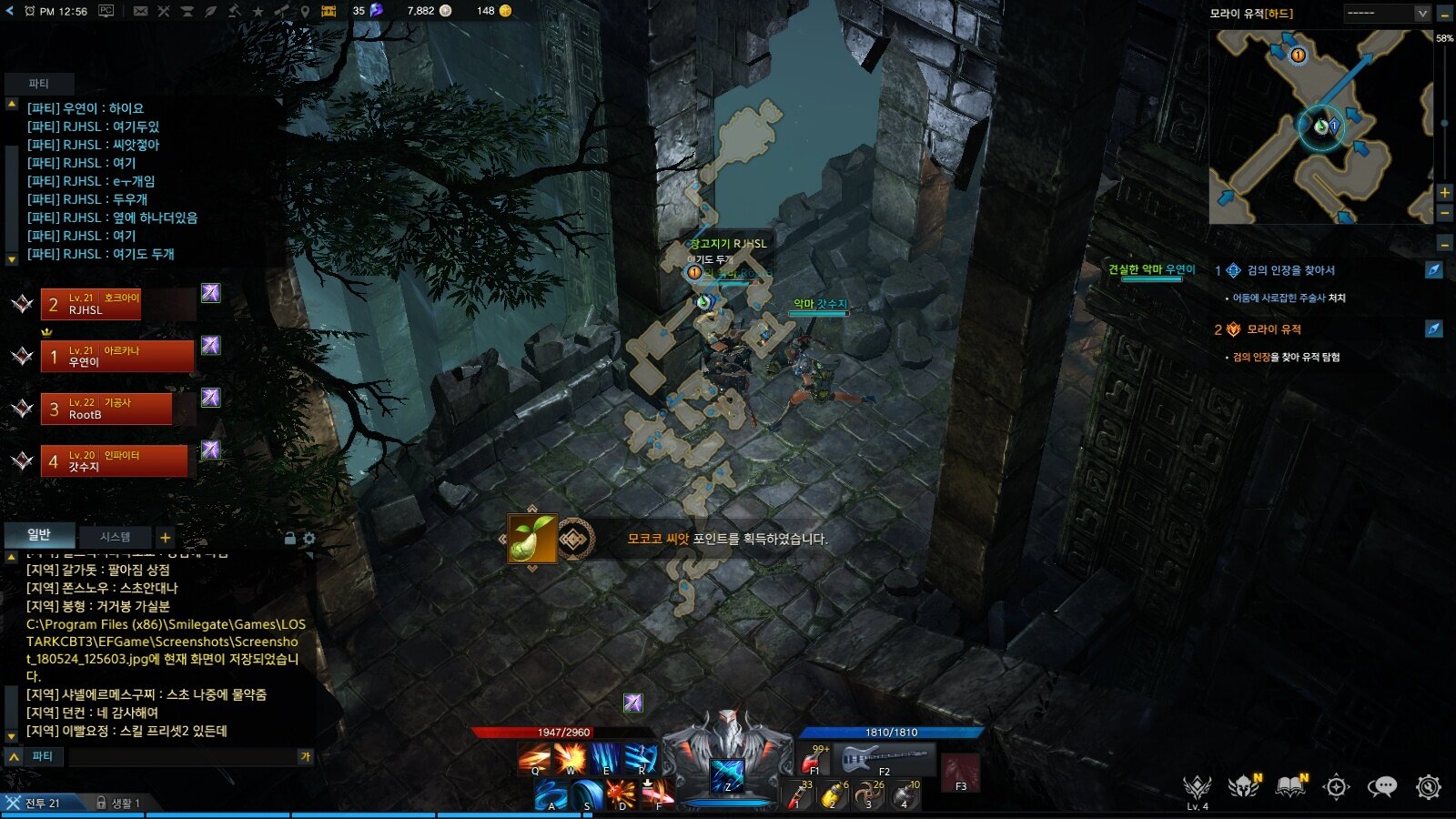Open the helmet character menu
1456x819 pixels.
pyautogui.click(x=1243, y=787)
